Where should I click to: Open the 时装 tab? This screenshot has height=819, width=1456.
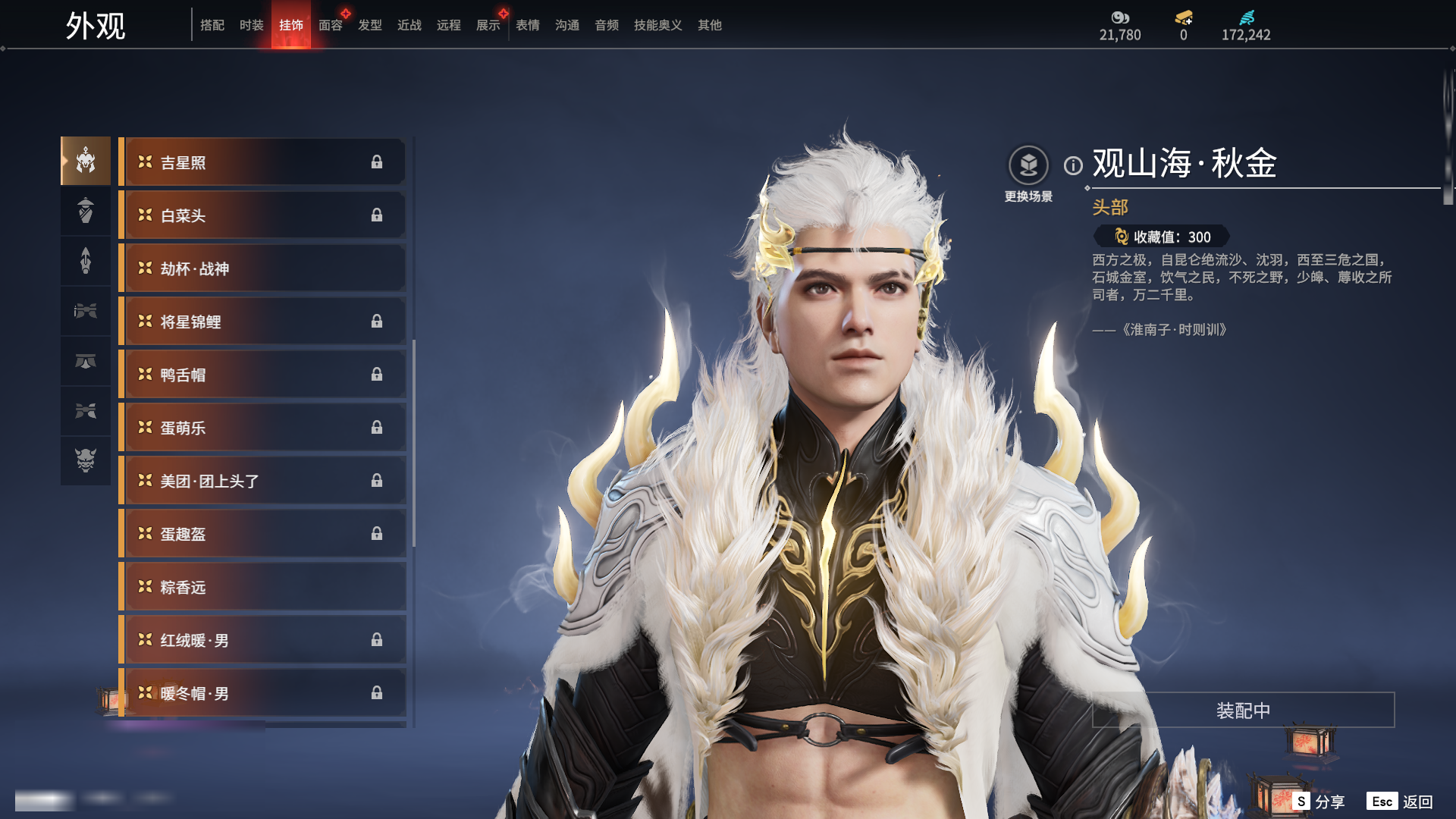(x=251, y=25)
